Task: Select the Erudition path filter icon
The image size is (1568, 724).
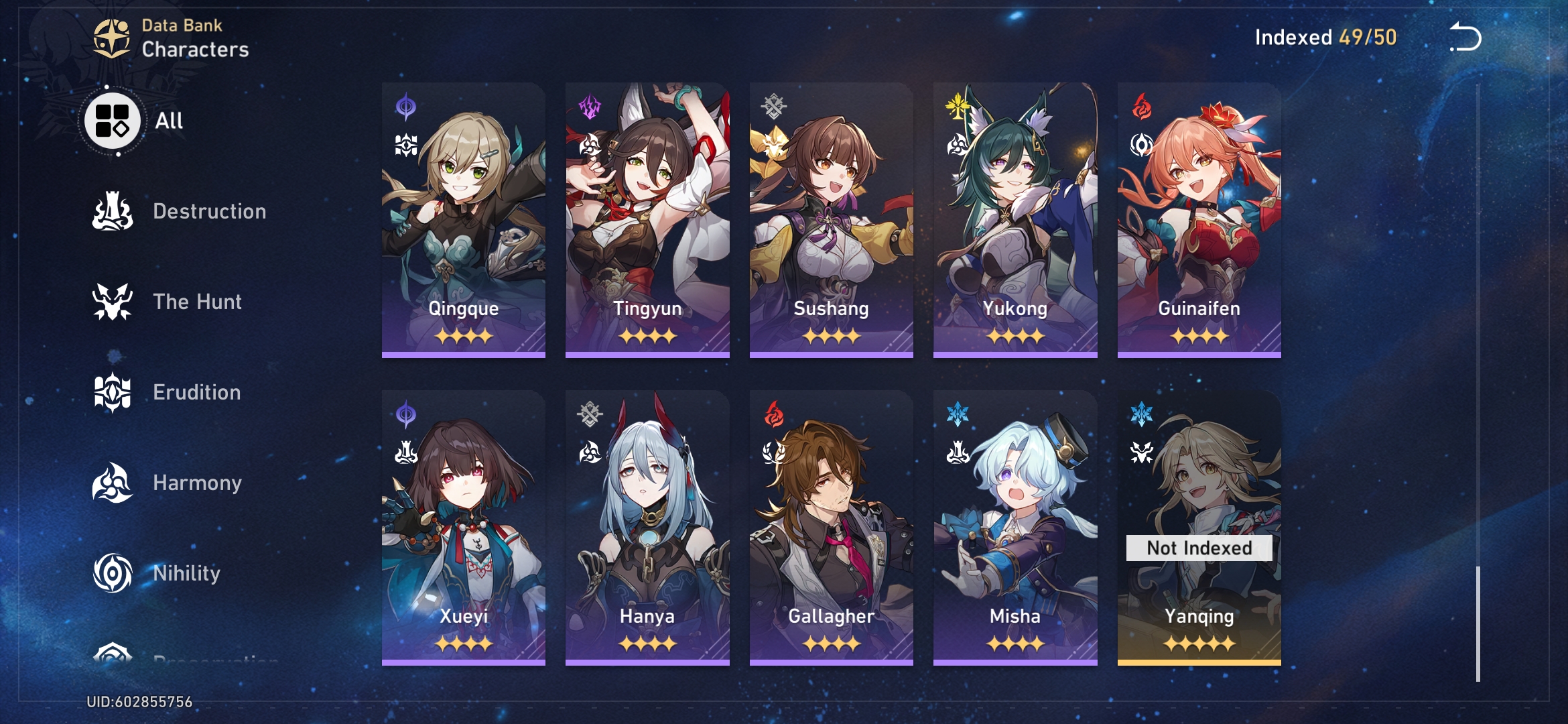Action: tap(111, 392)
